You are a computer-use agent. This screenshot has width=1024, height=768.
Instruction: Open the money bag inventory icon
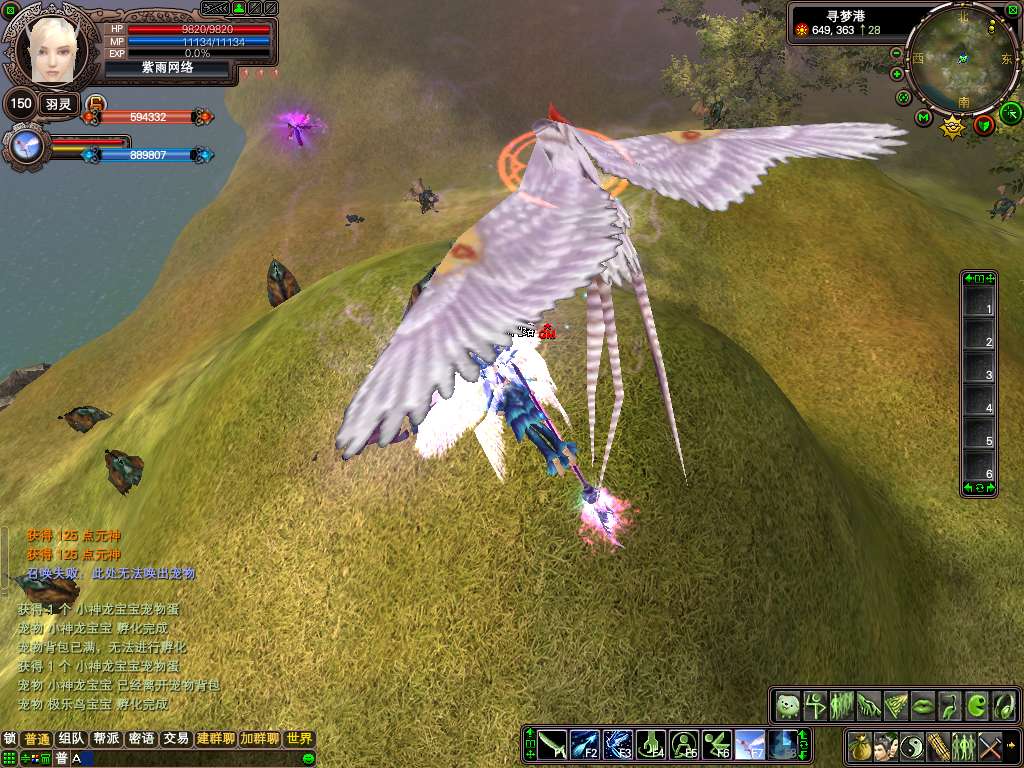859,746
